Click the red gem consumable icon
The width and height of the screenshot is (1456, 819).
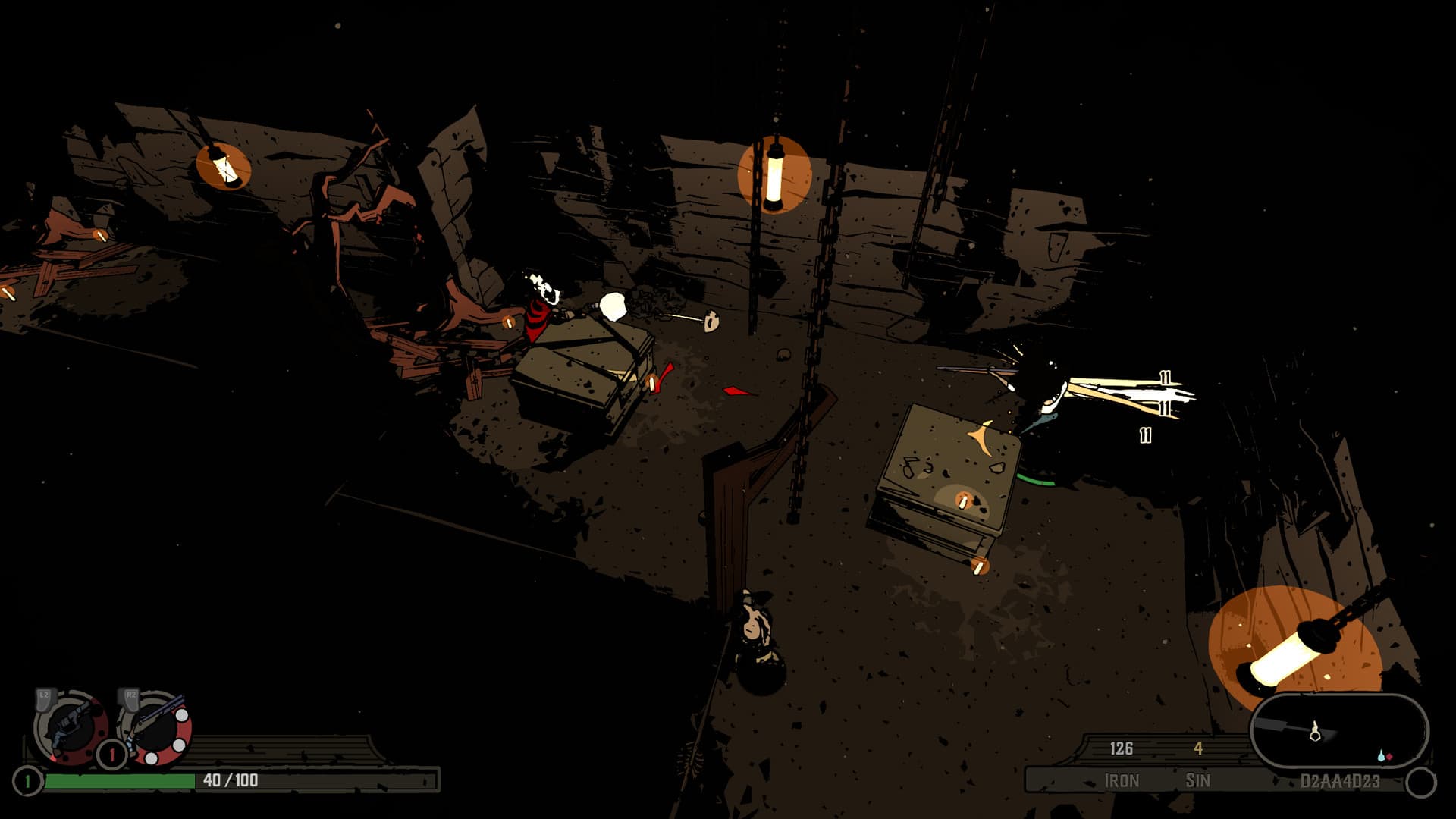click(x=1390, y=756)
